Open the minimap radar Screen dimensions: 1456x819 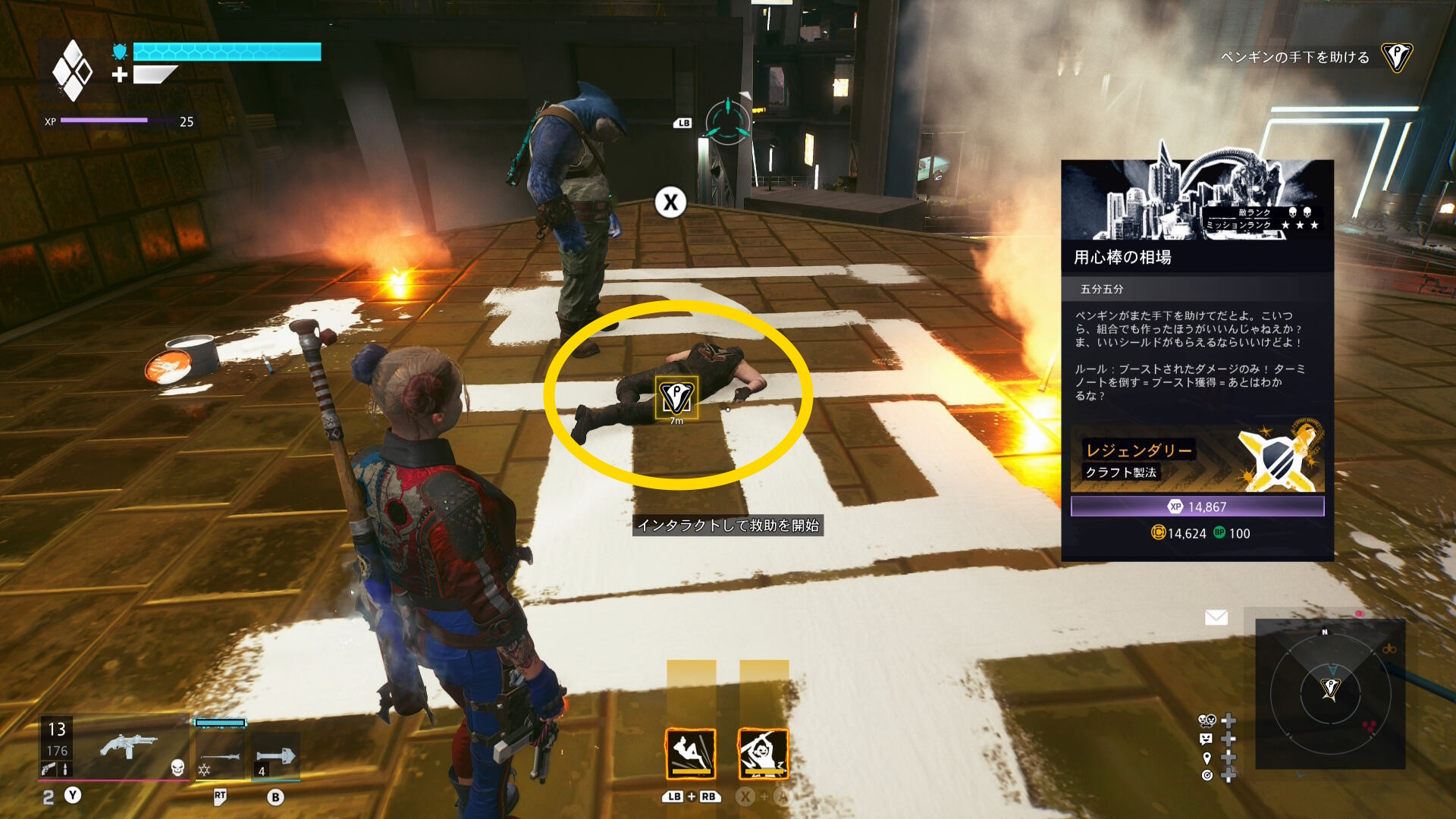click(x=1330, y=693)
